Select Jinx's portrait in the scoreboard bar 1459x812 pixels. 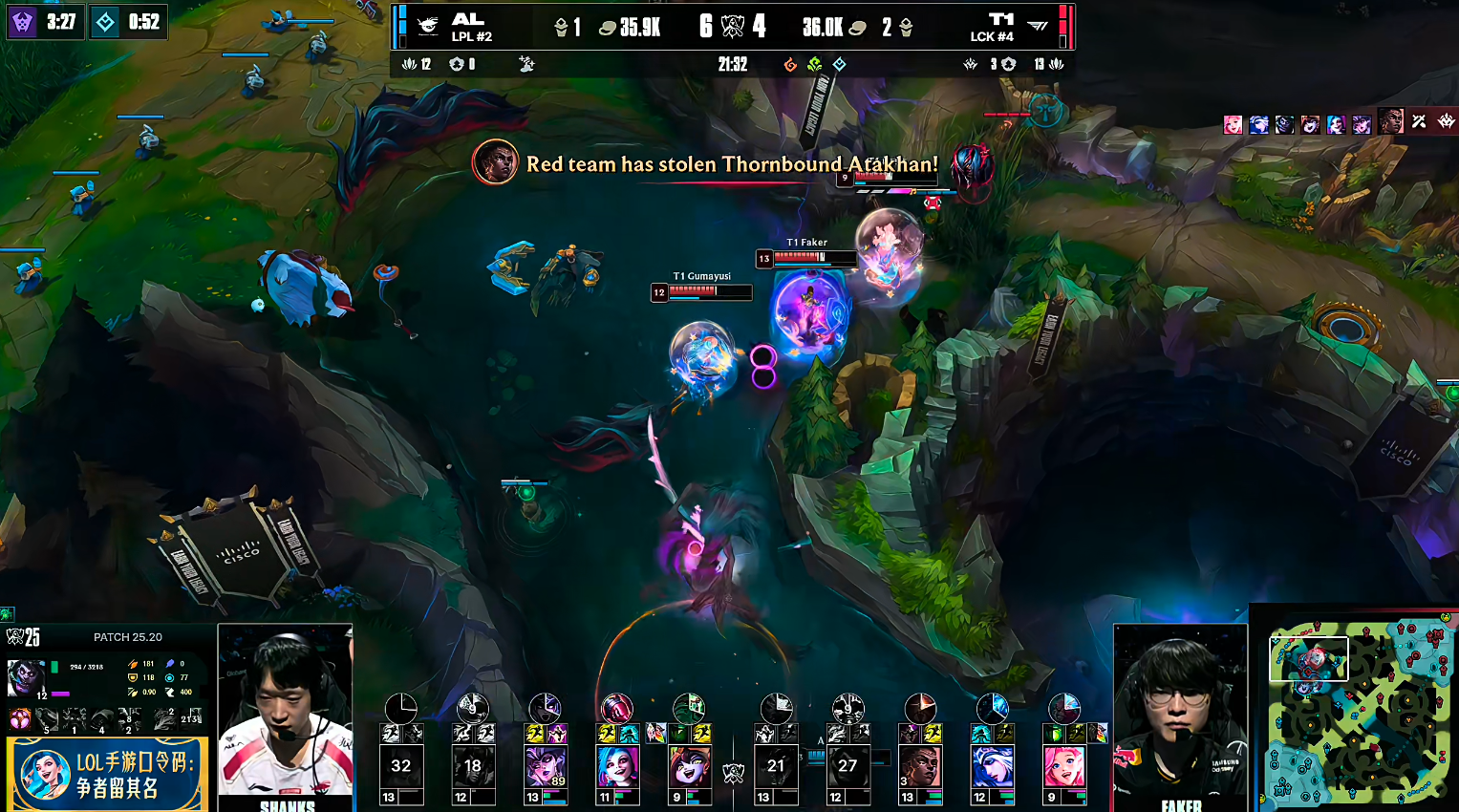click(x=617, y=766)
